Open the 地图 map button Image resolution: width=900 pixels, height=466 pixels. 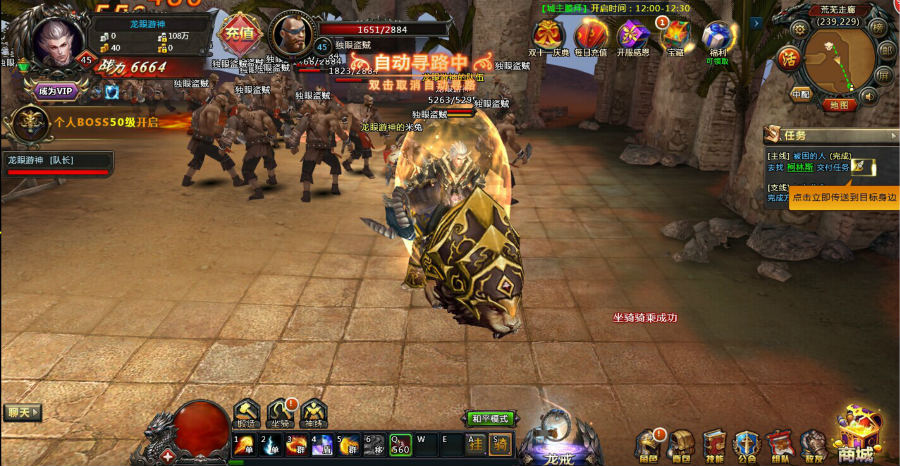click(x=840, y=104)
